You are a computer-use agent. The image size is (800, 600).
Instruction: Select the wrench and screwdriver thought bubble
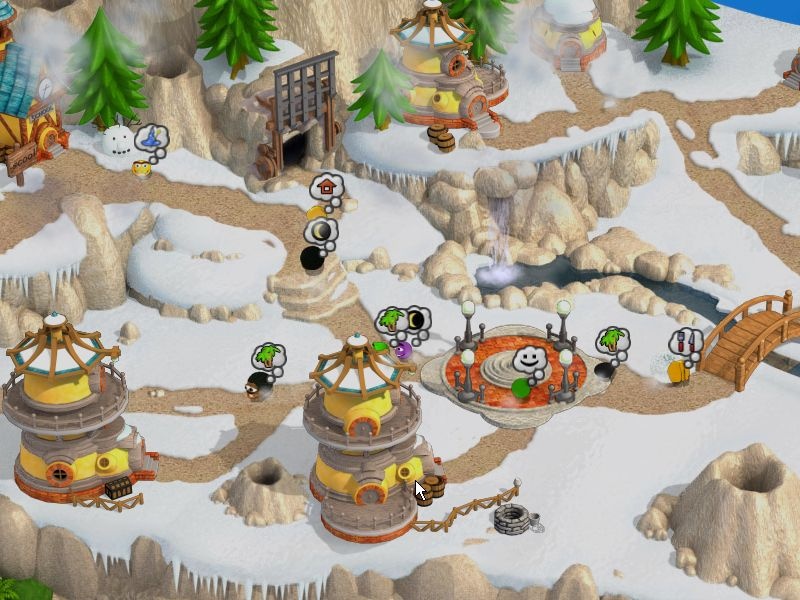coord(685,342)
